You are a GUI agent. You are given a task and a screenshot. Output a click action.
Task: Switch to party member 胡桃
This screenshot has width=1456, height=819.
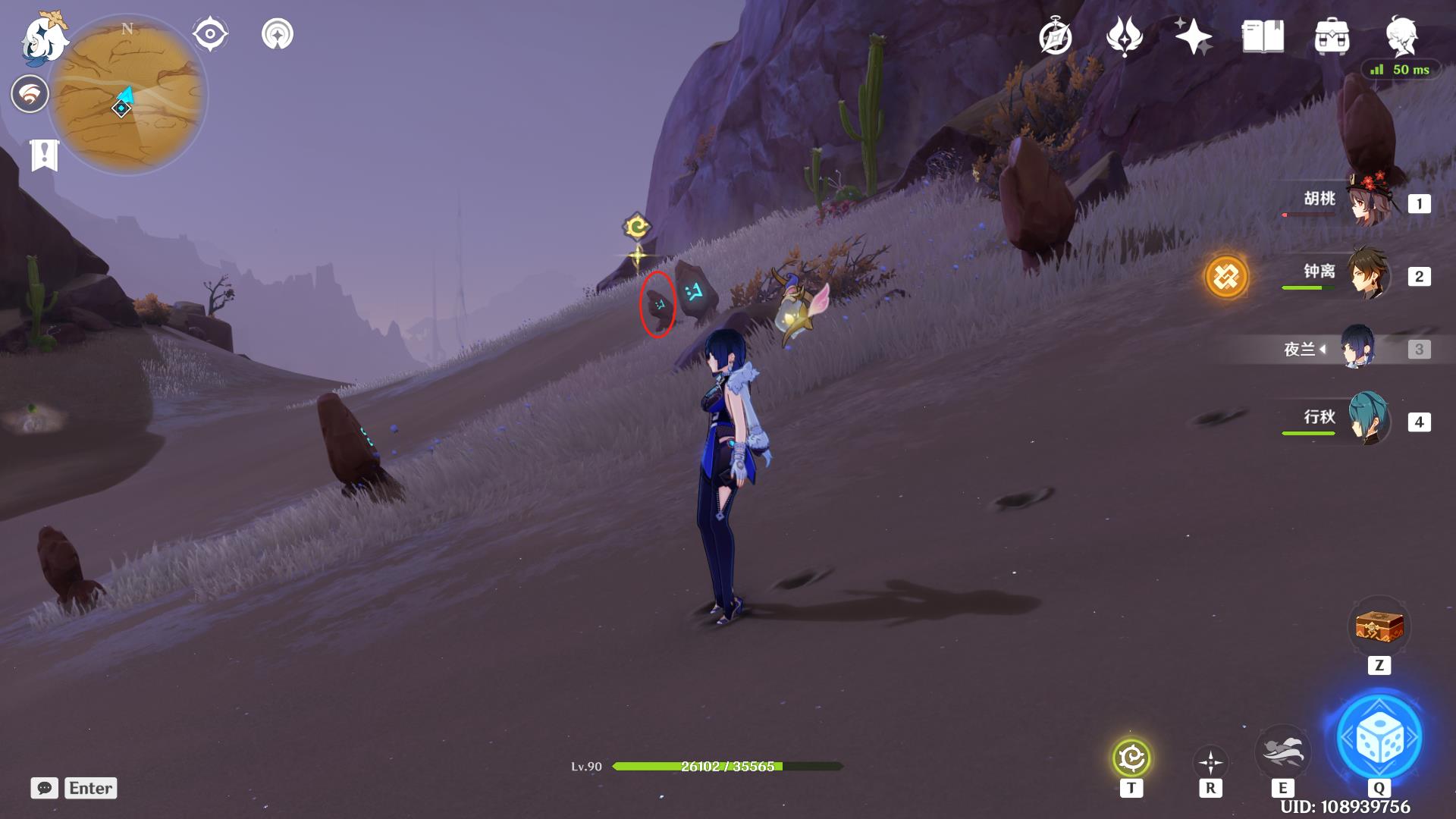(x=1370, y=202)
